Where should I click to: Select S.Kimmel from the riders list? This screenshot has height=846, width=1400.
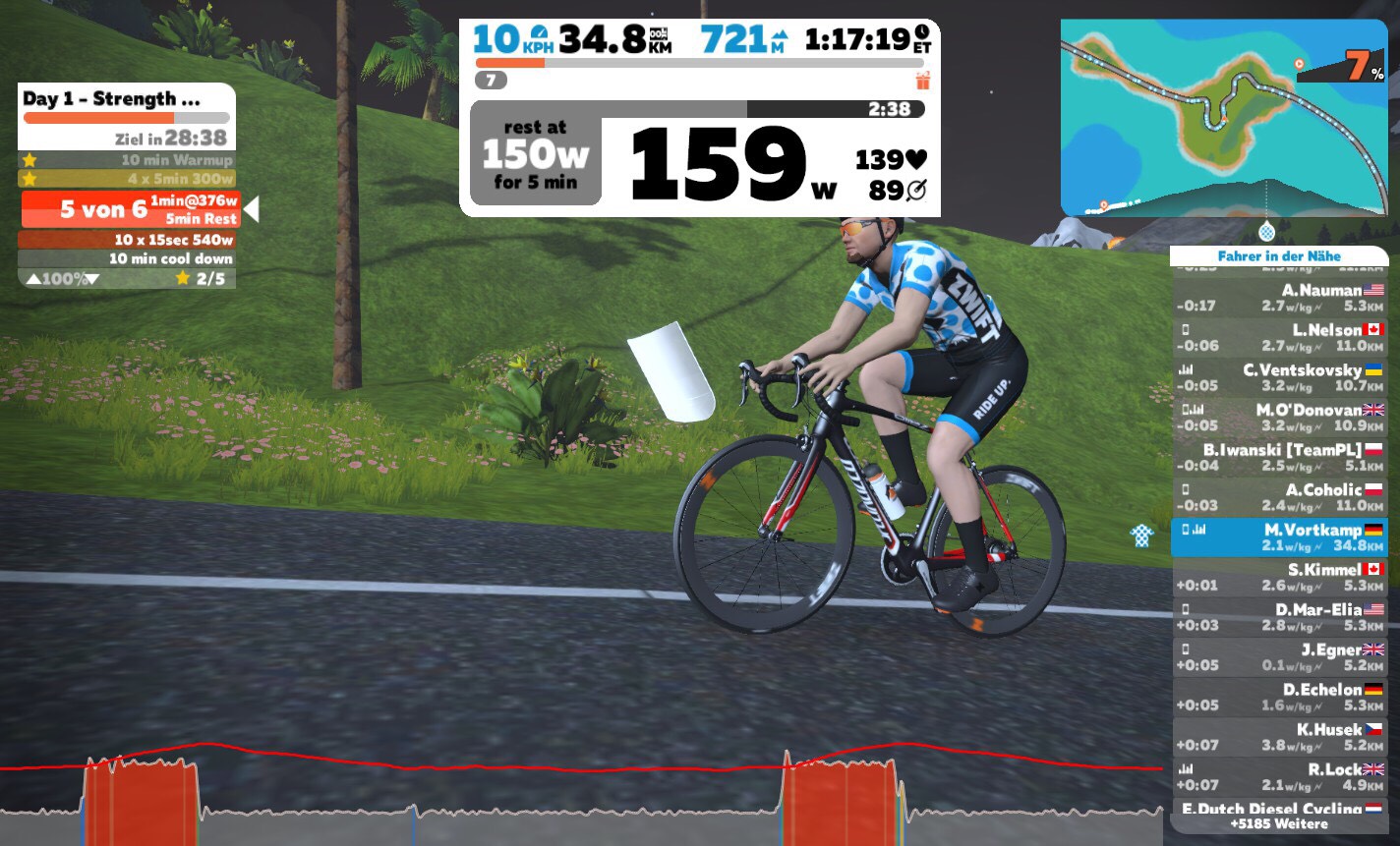pos(1278,578)
